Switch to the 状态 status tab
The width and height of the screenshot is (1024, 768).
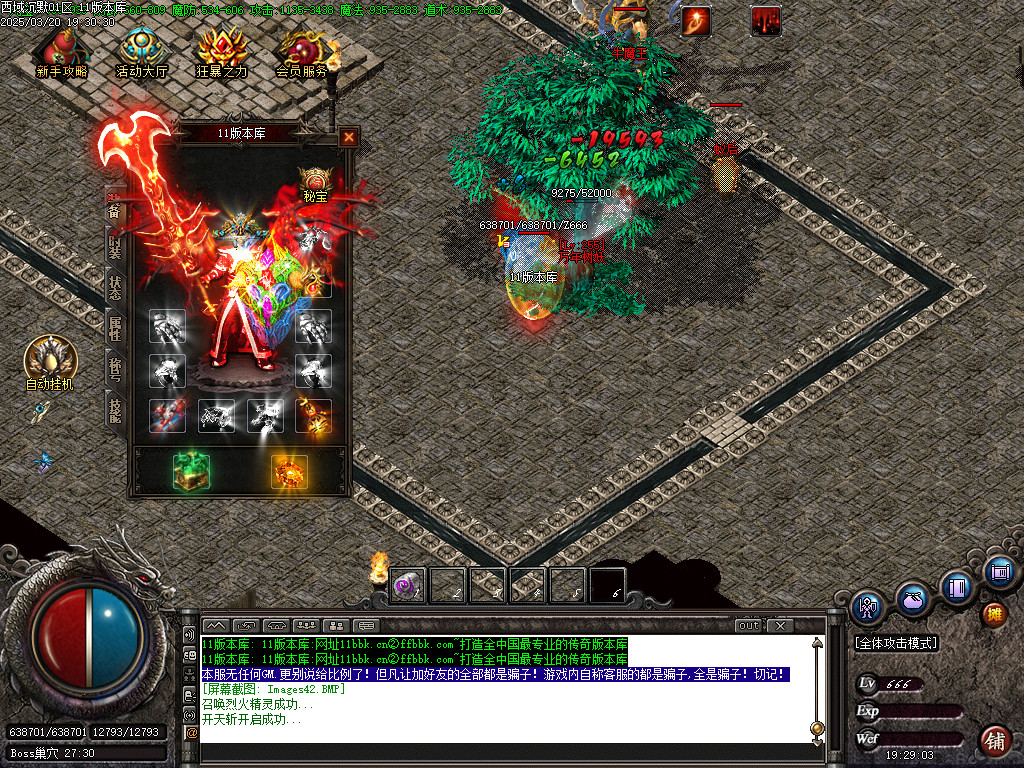click(x=115, y=286)
